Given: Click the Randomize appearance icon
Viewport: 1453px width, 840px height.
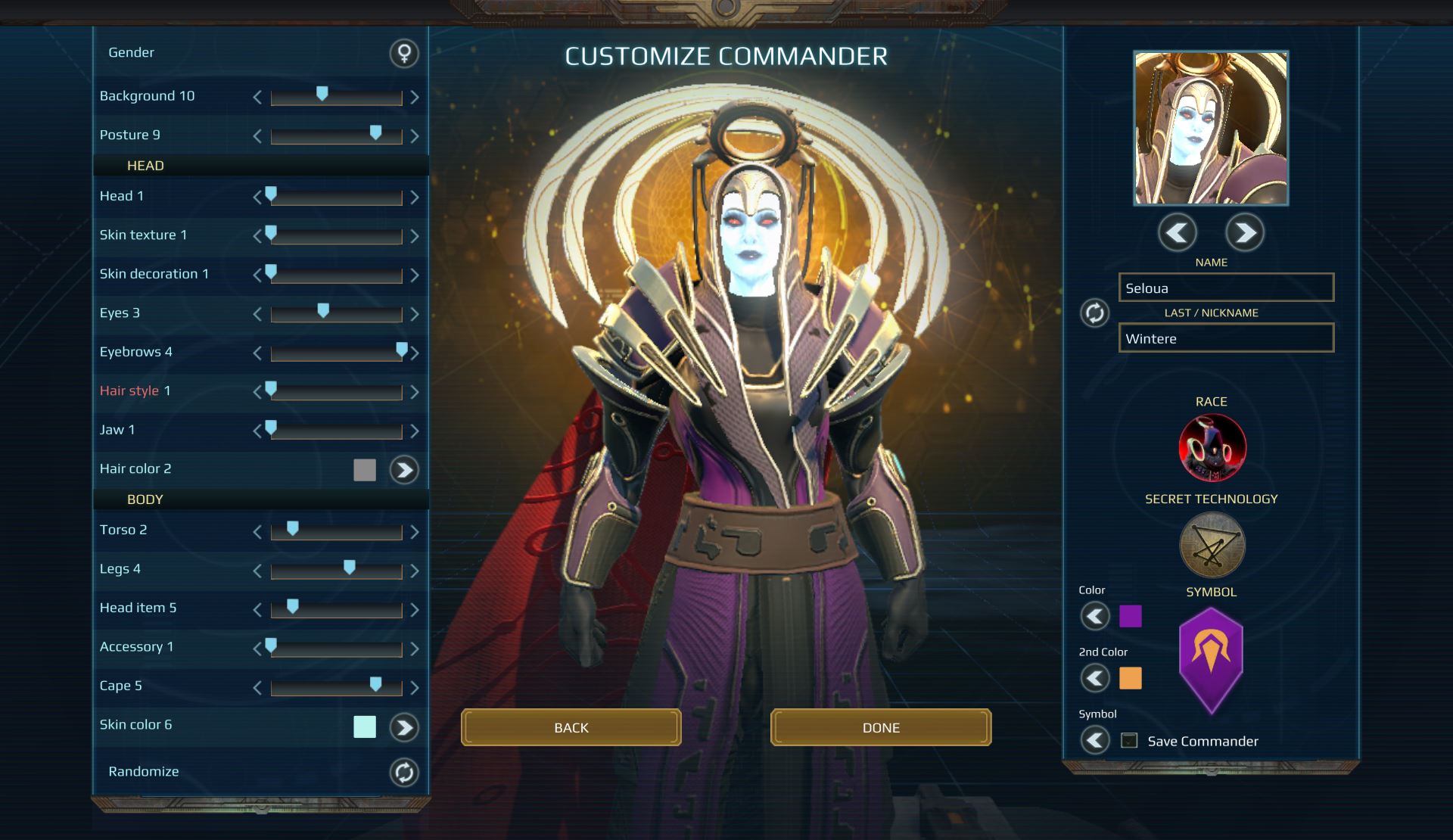Looking at the screenshot, I should tap(403, 771).
